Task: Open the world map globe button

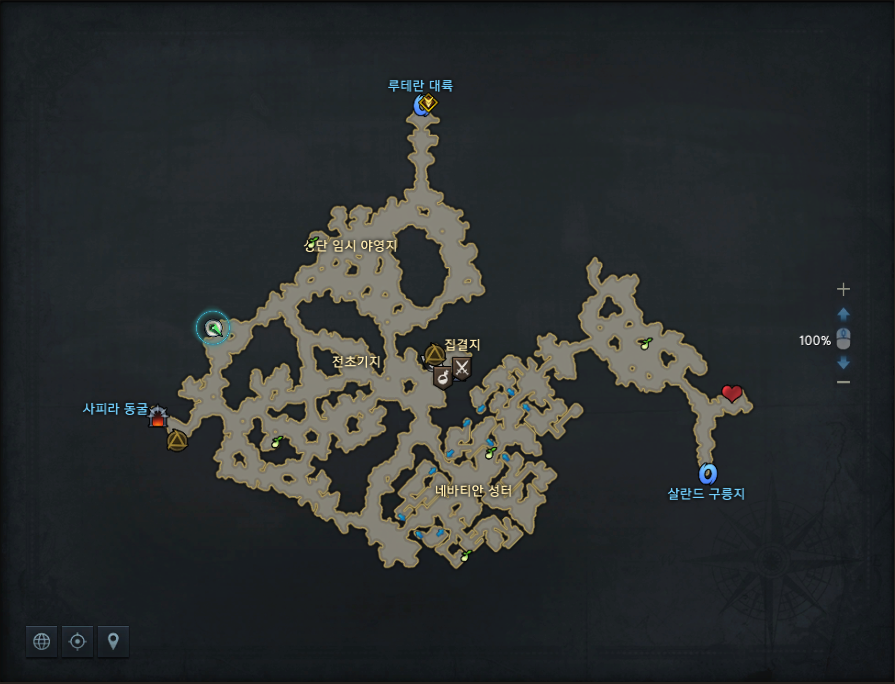Action: [42, 642]
